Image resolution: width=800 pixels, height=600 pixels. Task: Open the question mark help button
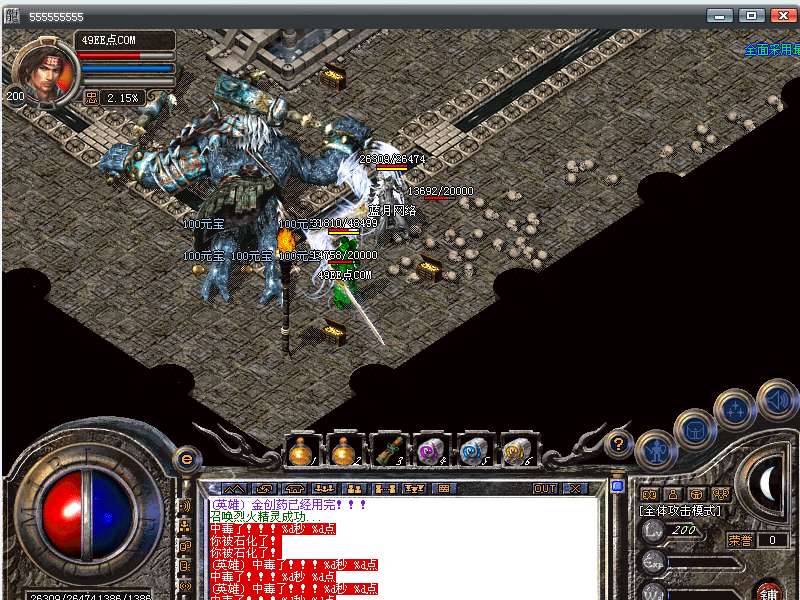[x=619, y=442]
